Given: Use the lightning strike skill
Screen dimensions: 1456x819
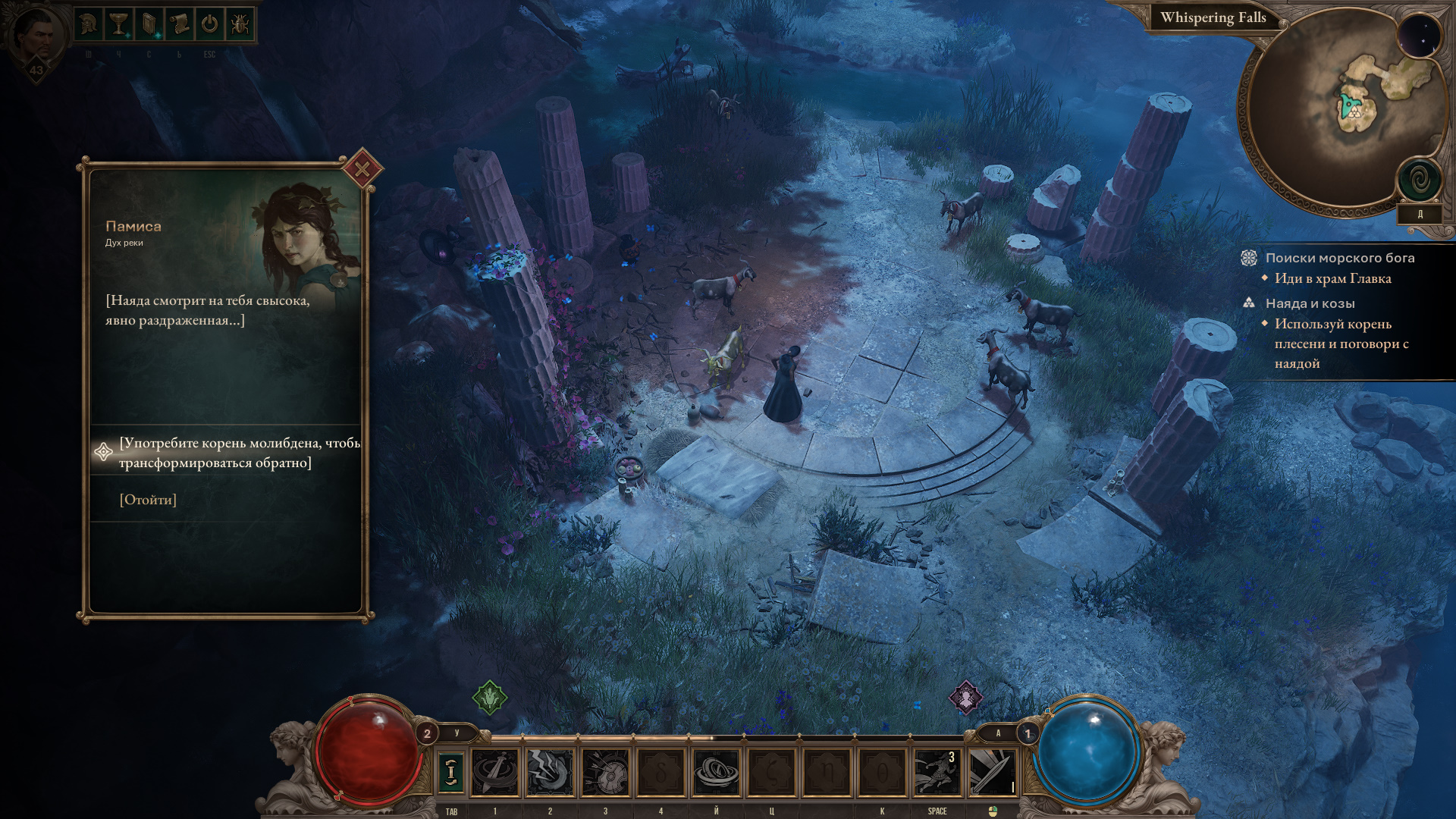Looking at the screenshot, I should pos(551,772).
